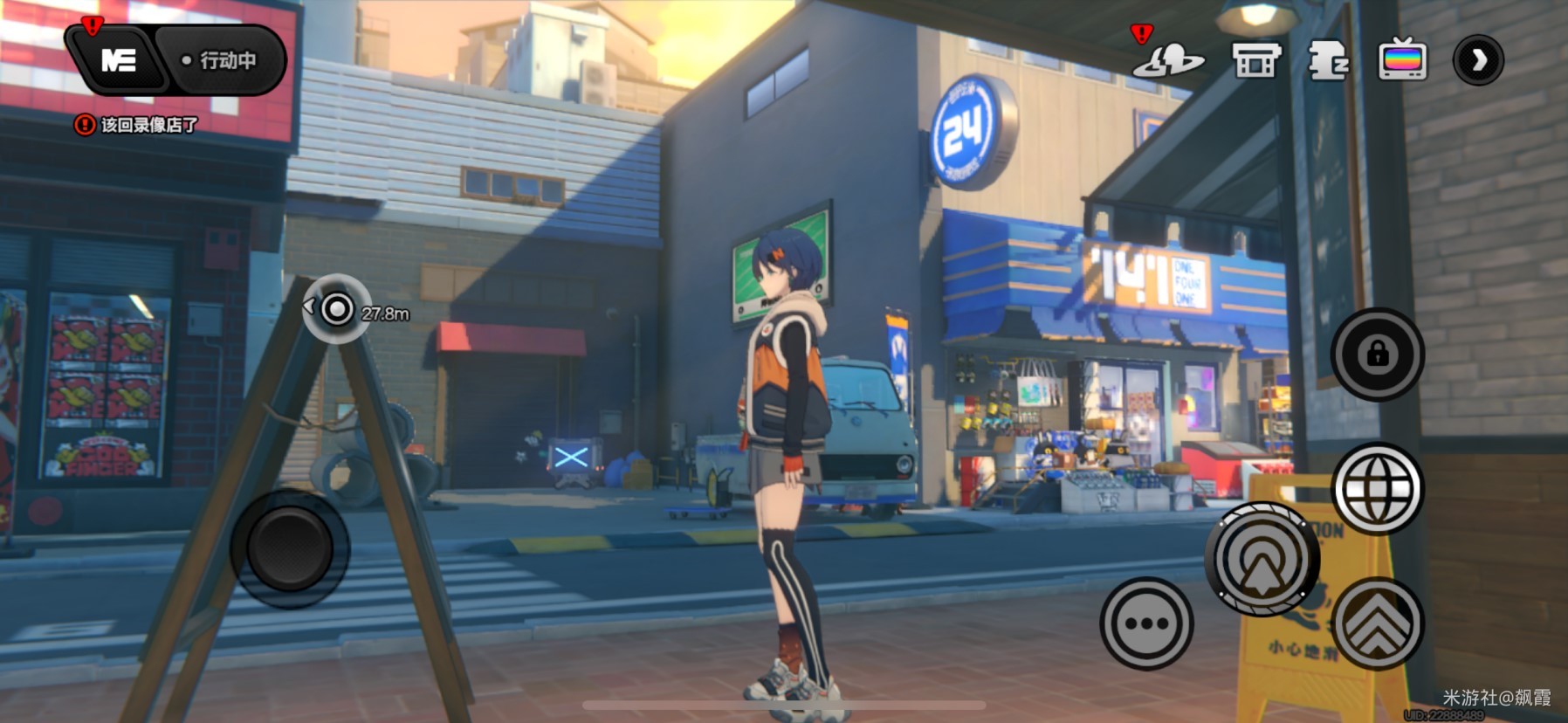Viewport: 1568px width, 723px height.
Task: Tap the double chevron sprint button
Action: coord(1377,623)
